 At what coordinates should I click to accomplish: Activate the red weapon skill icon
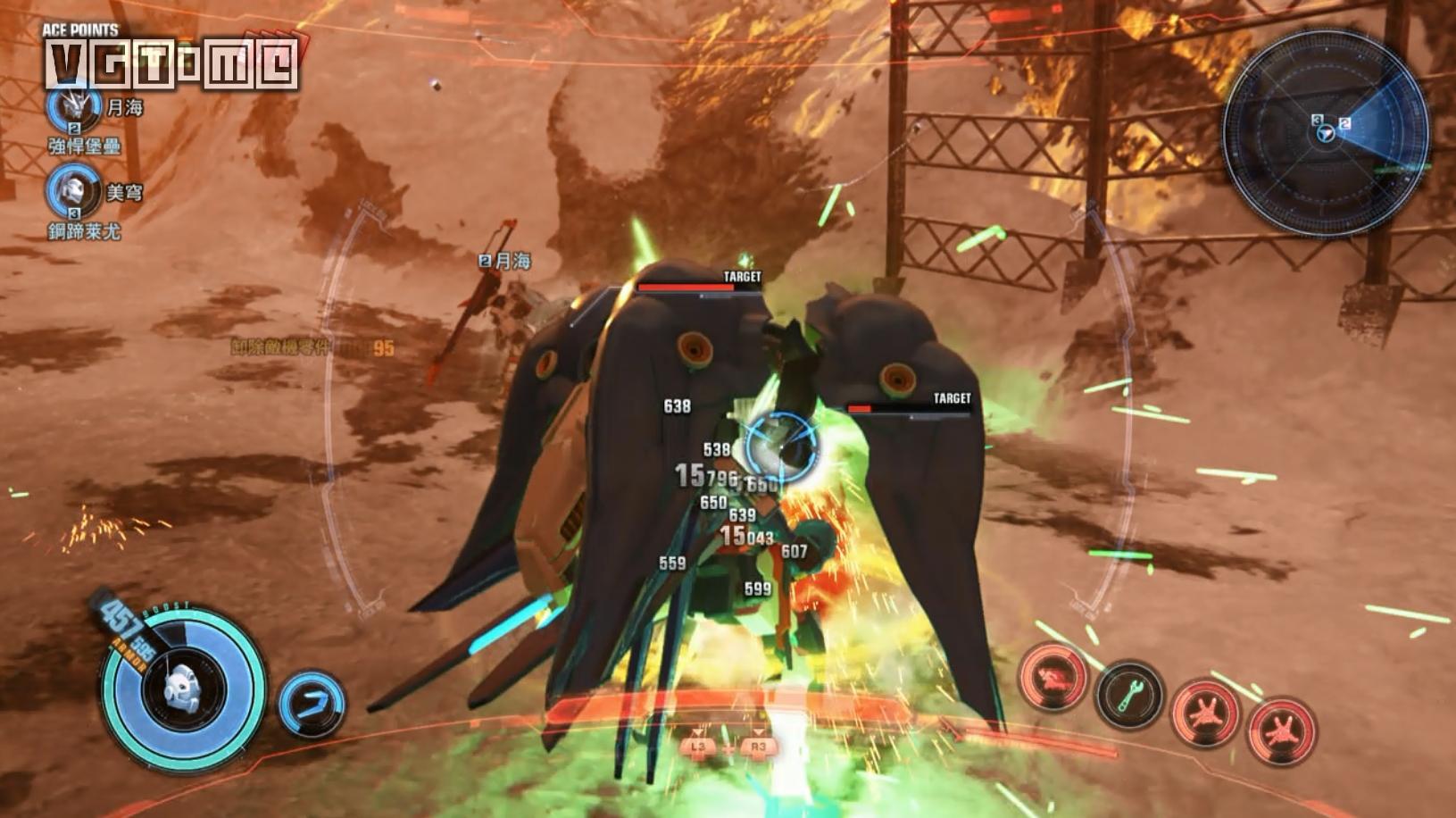pyautogui.click(x=1053, y=676)
